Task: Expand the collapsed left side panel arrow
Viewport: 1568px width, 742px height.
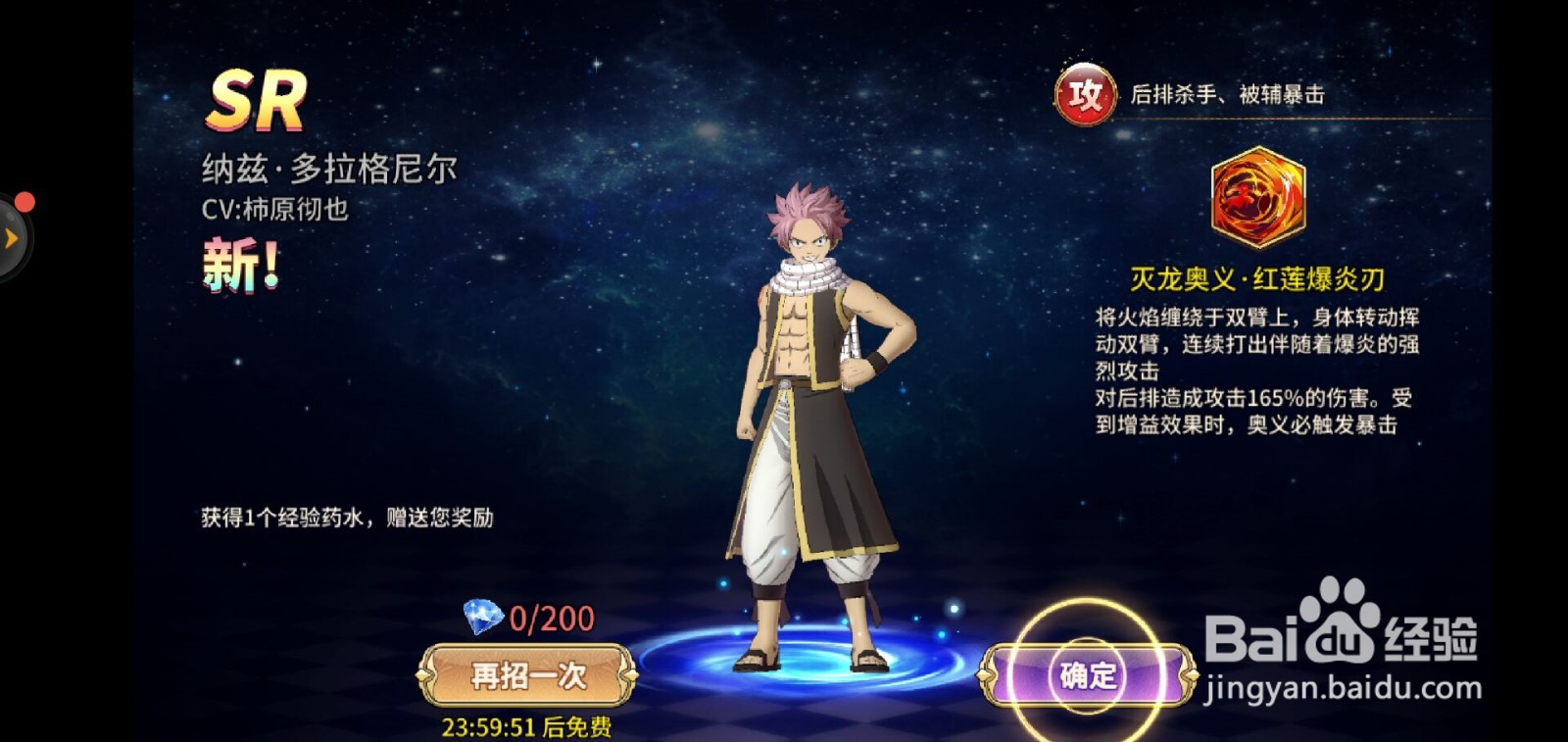Action: [12, 236]
